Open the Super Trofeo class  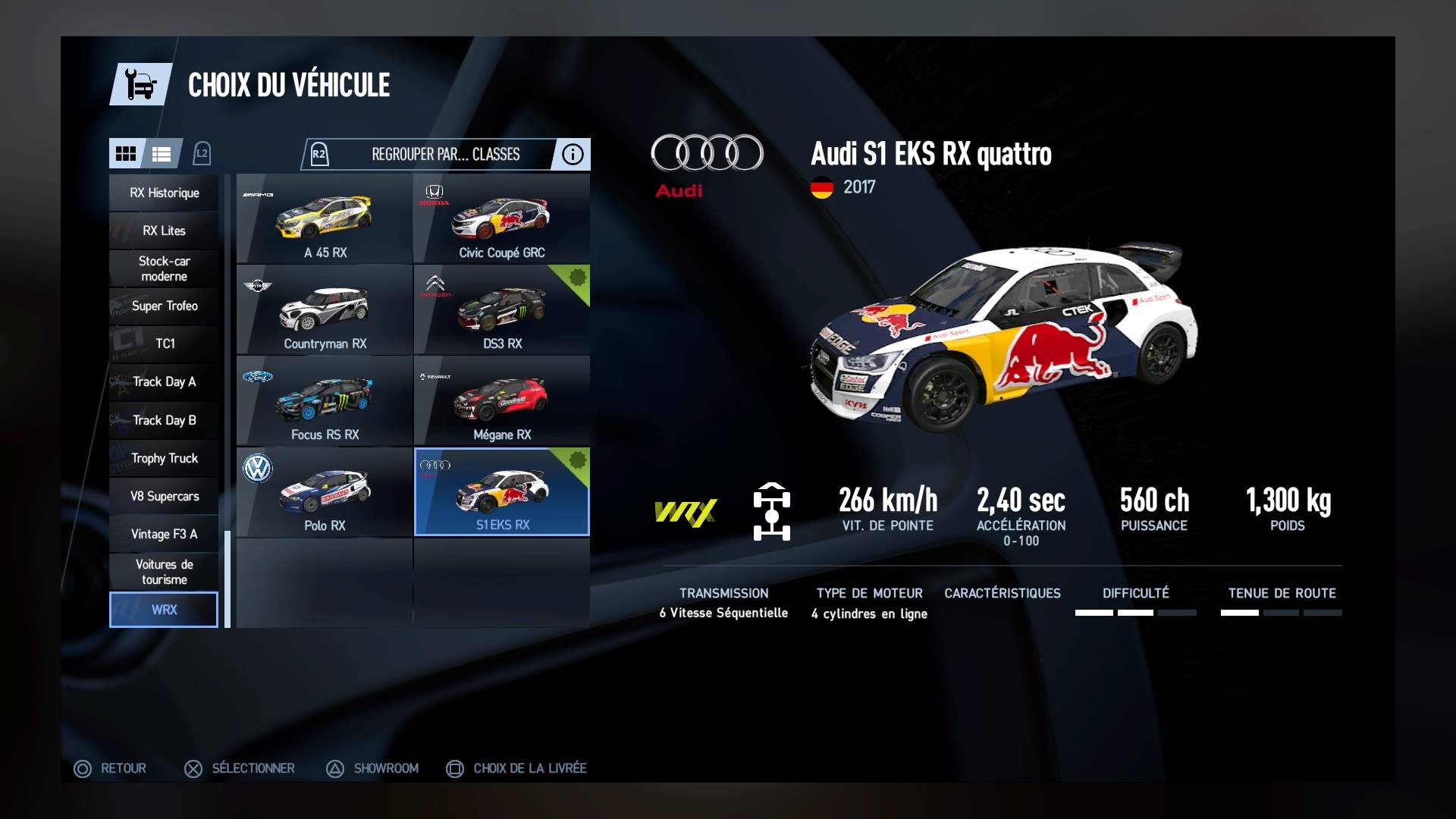tap(164, 306)
